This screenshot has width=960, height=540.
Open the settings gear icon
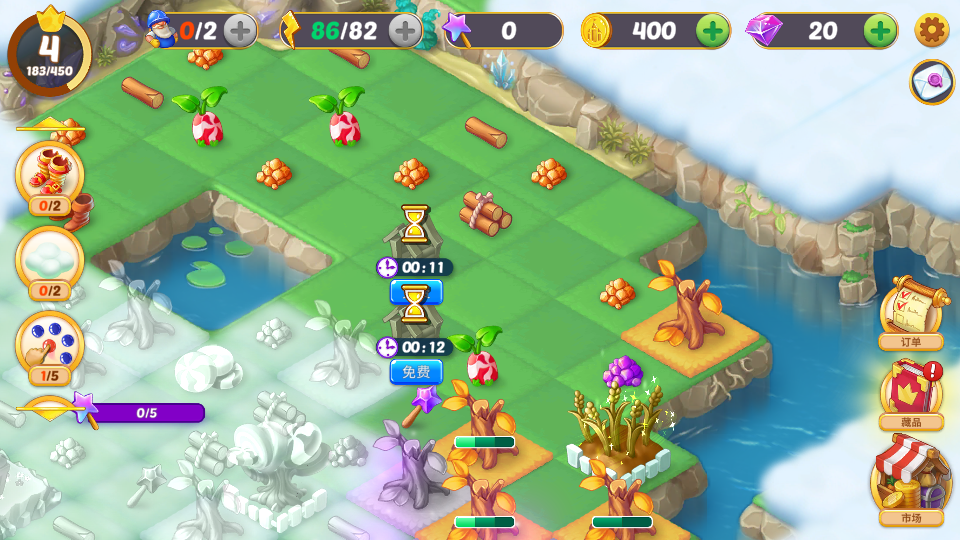(931, 31)
